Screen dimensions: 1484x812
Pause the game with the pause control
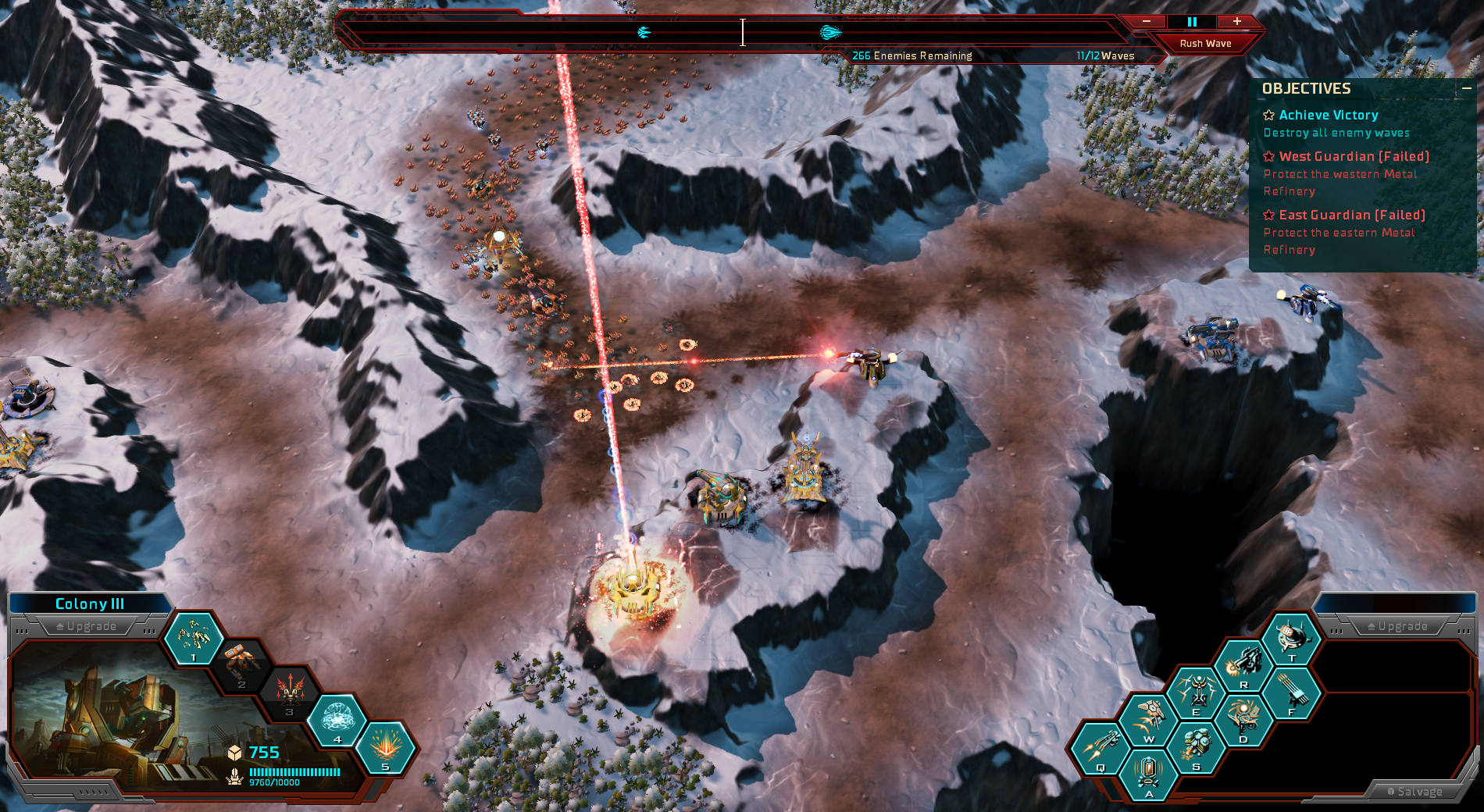click(1192, 22)
